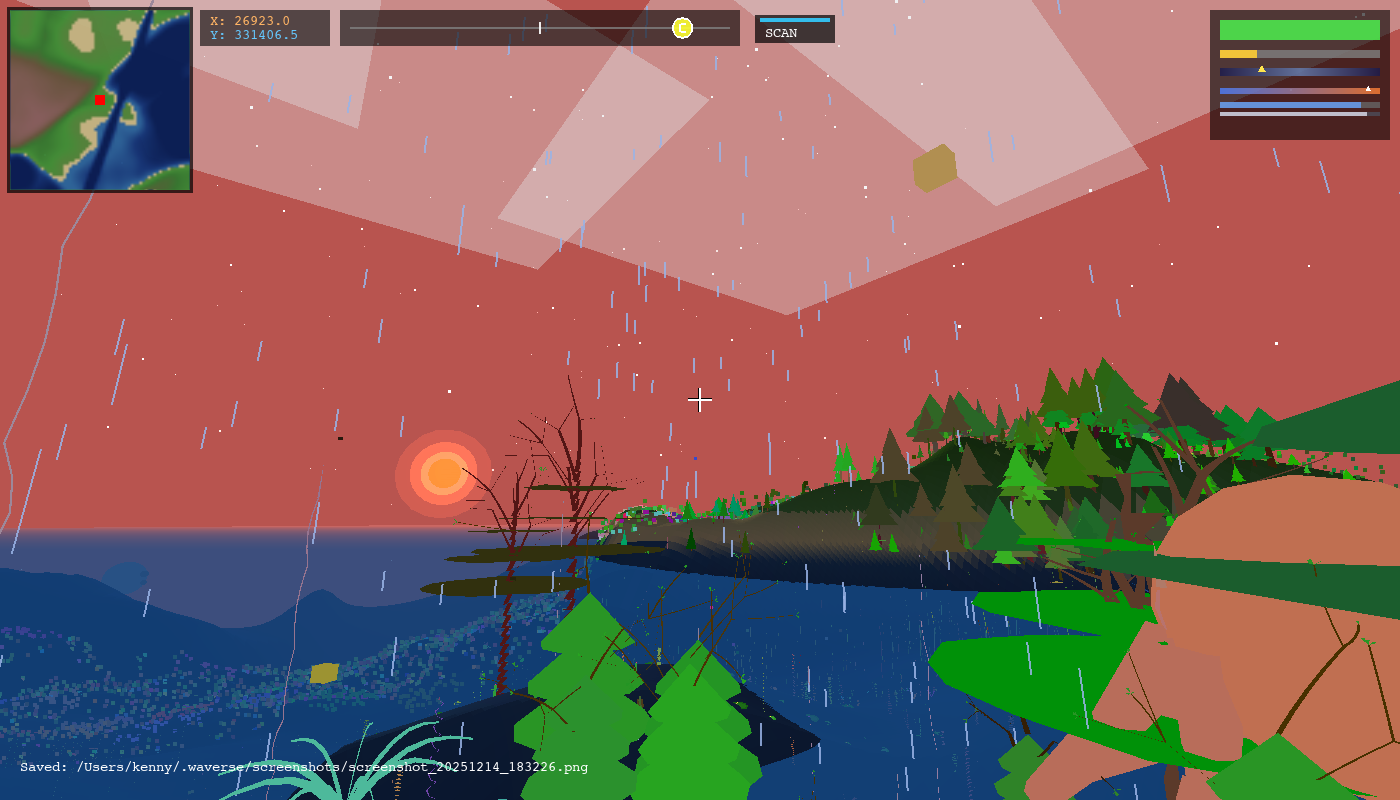This screenshot has width=1400, height=800.
Task: Click the white triangle marker on the orange gradient bar
Action: (1368, 88)
